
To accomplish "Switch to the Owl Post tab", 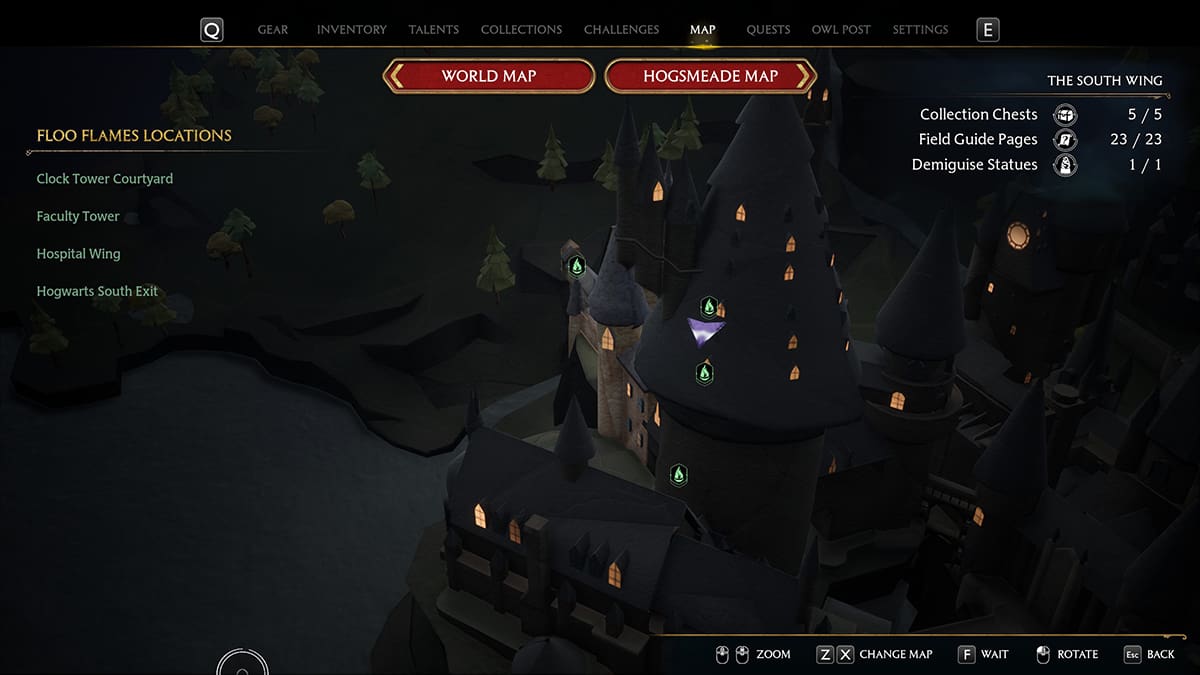I will coord(841,30).
